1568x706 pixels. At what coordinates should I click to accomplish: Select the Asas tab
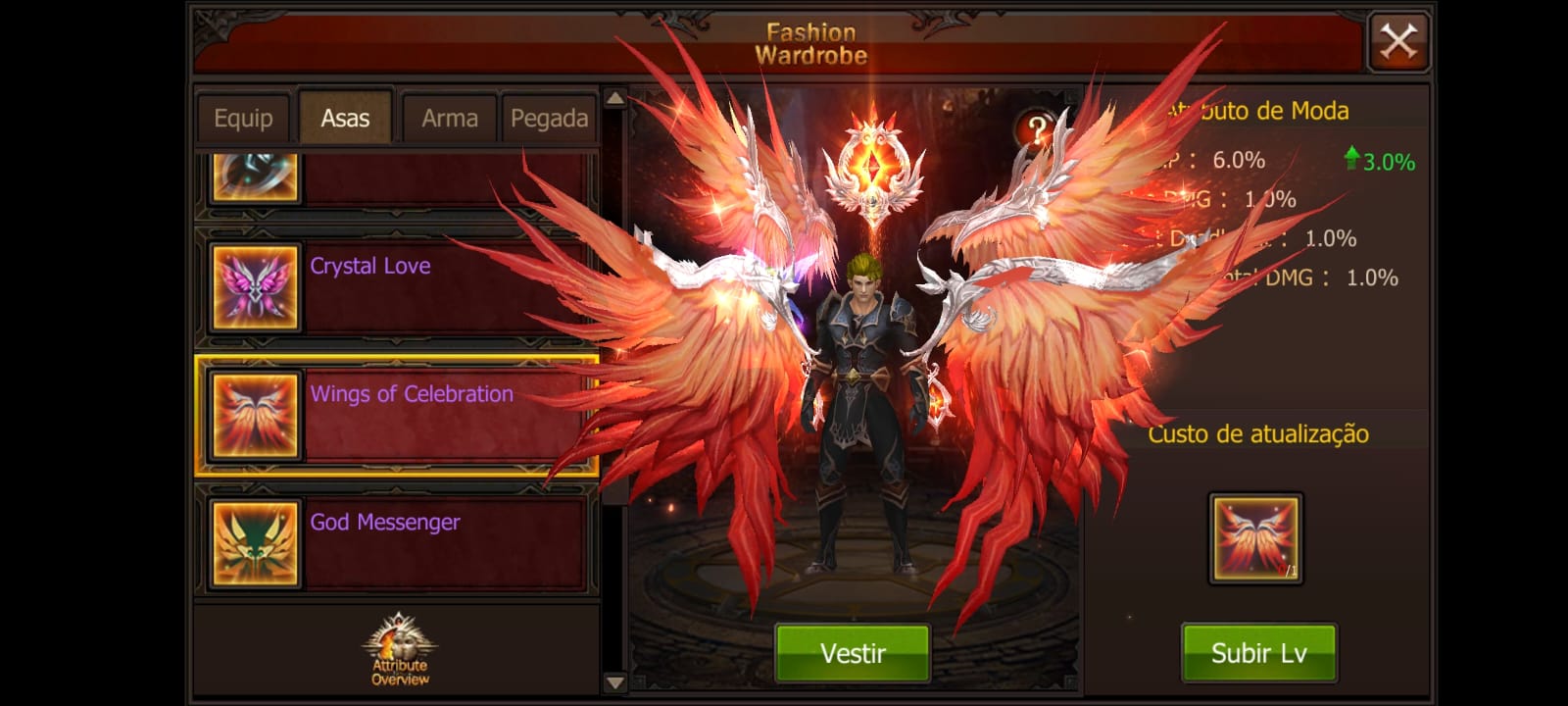click(345, 119)
